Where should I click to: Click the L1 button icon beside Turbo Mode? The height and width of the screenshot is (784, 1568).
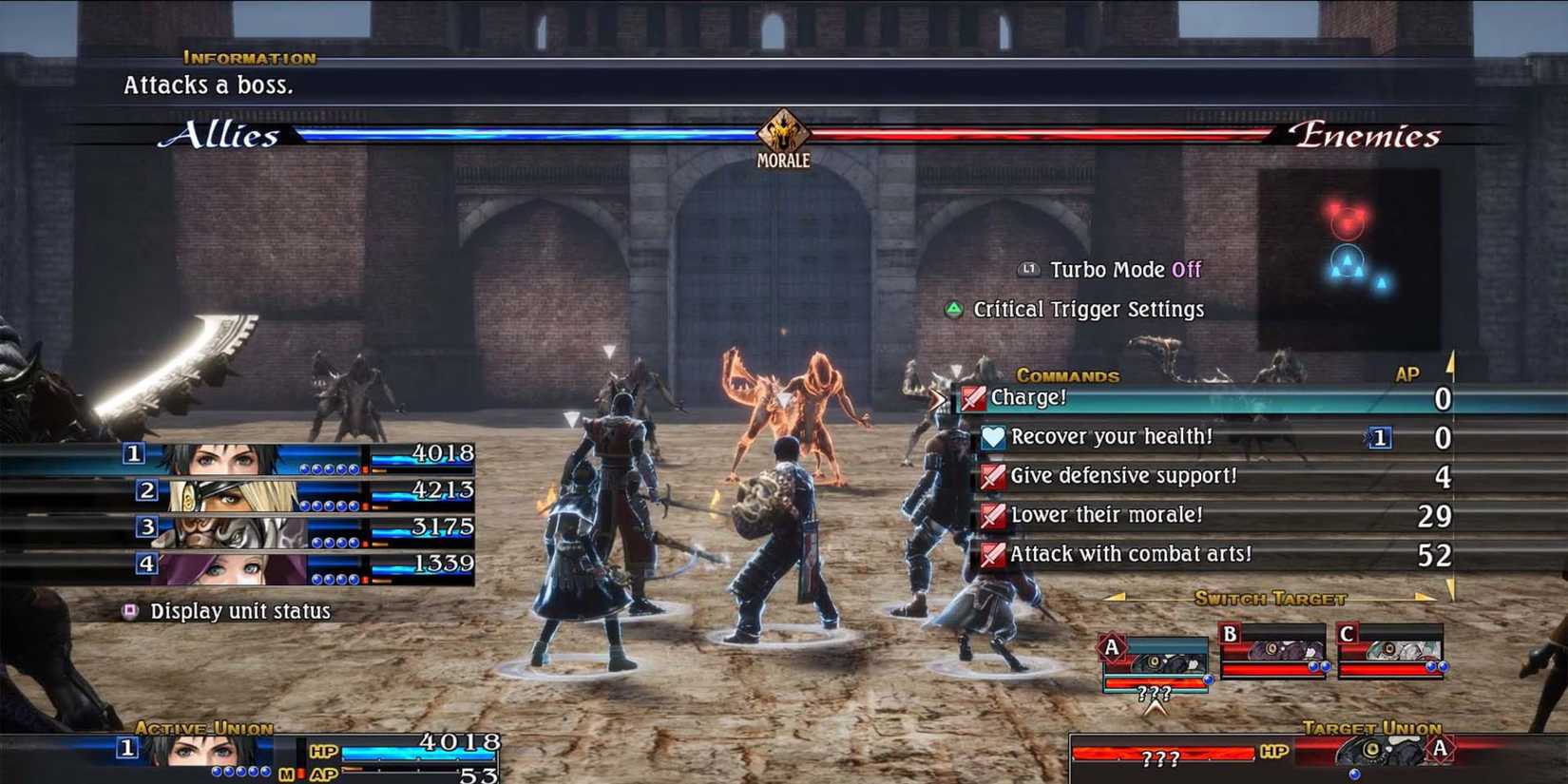point(1029,269)
